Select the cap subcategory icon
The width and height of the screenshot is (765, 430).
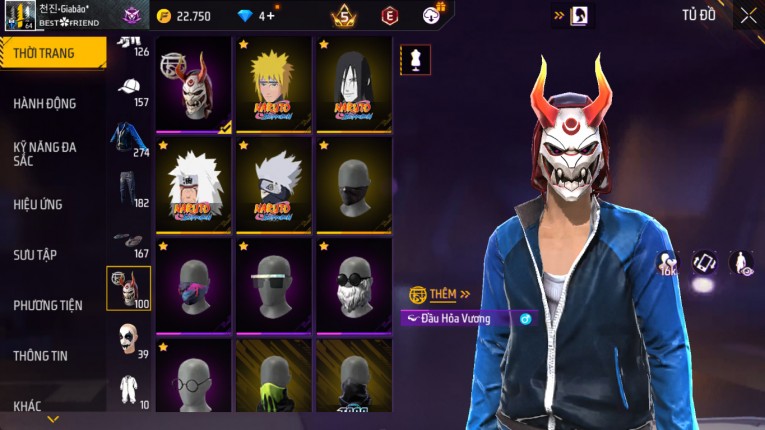128,88
